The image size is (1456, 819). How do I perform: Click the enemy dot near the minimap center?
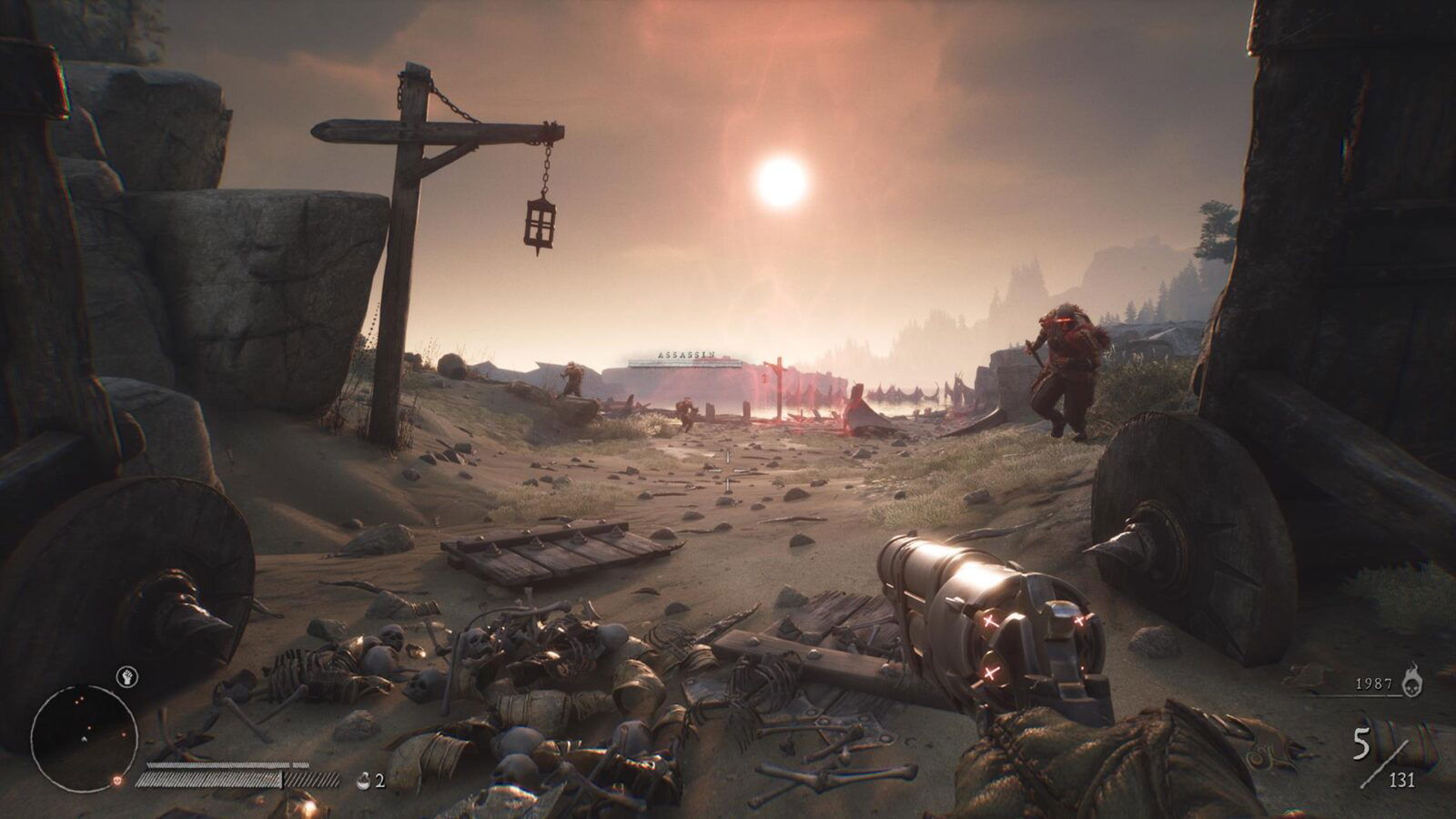(89, 727)
